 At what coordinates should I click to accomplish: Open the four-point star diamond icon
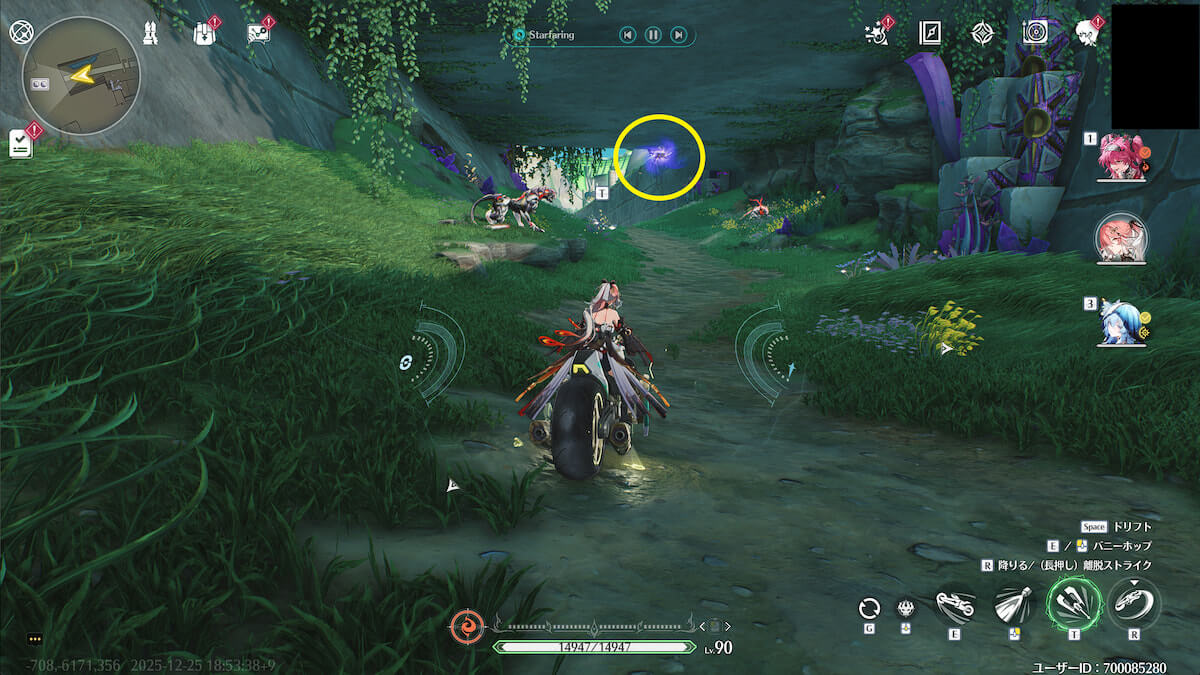point(982,33)
